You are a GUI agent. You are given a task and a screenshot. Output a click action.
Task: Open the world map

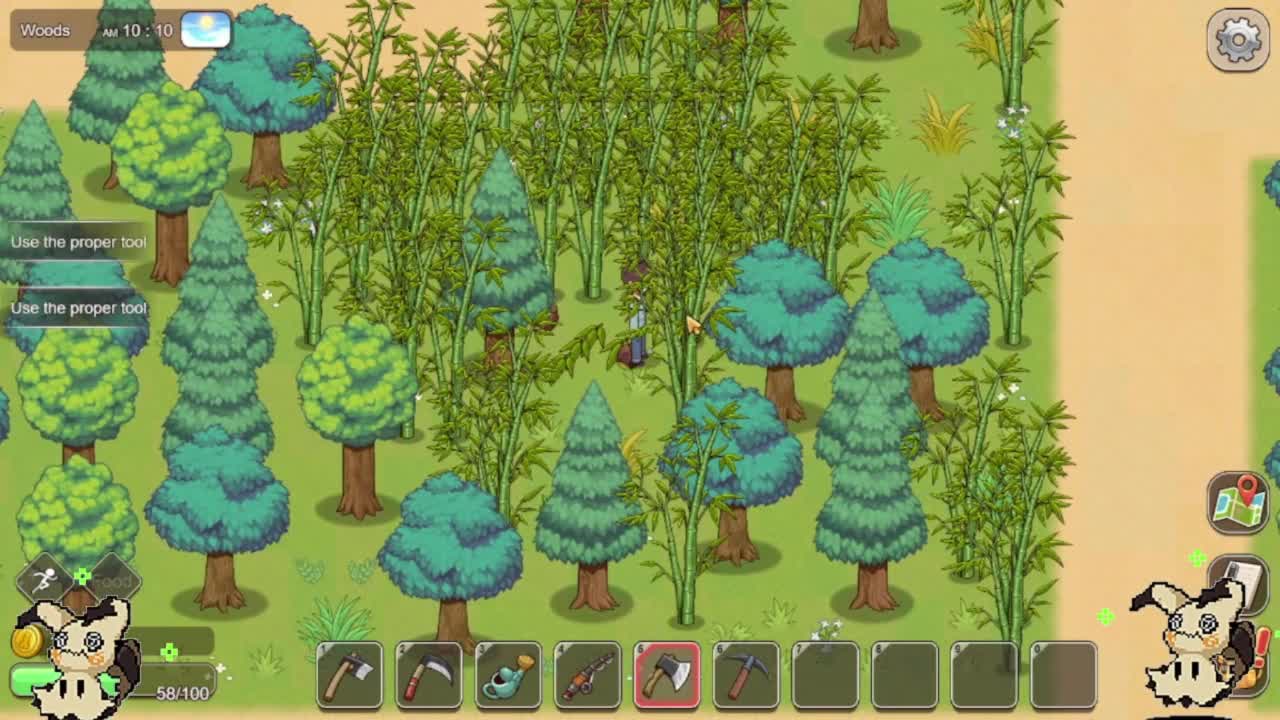(1238, 501)
